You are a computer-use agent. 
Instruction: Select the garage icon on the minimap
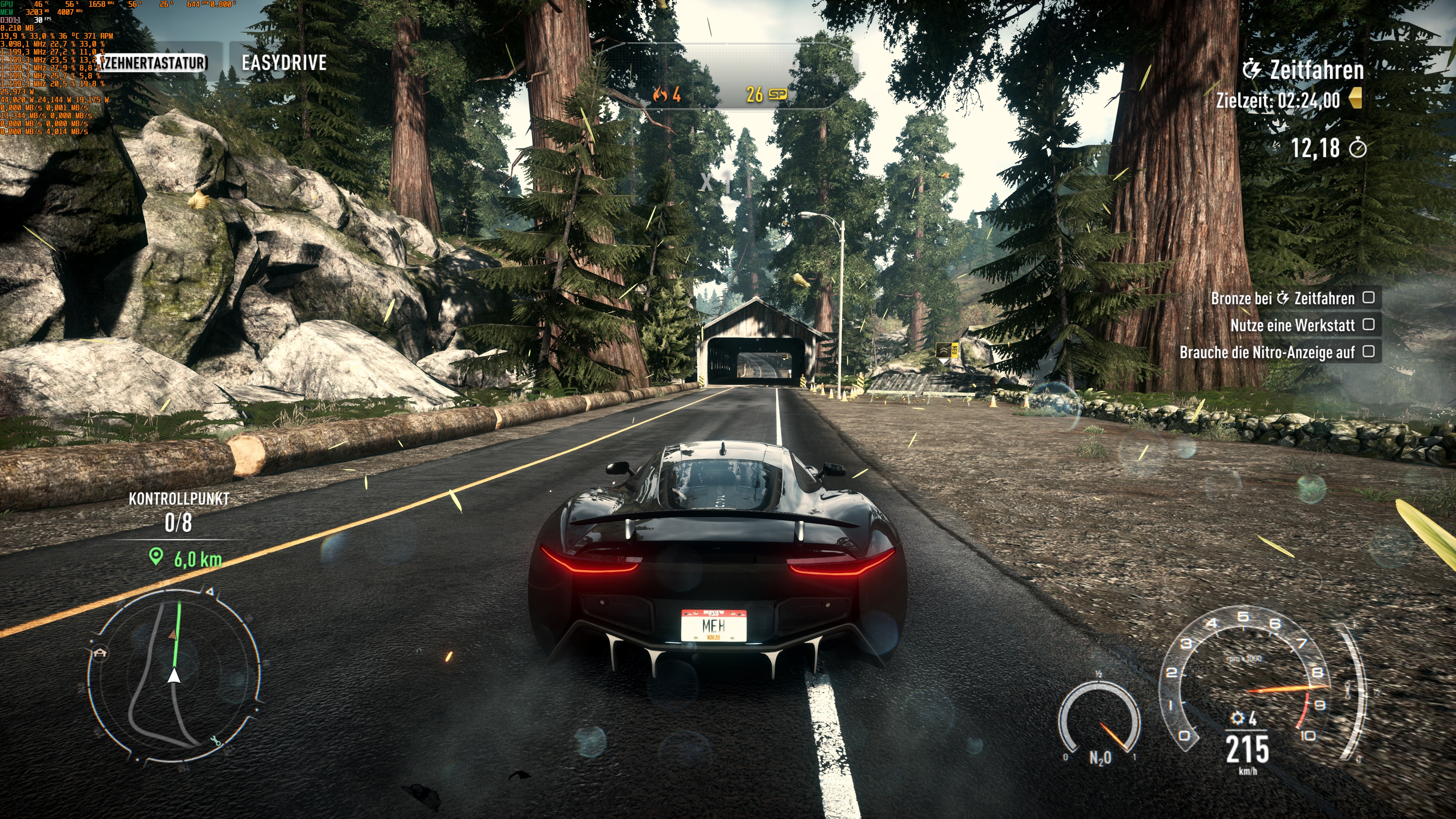tap(100, 653)
